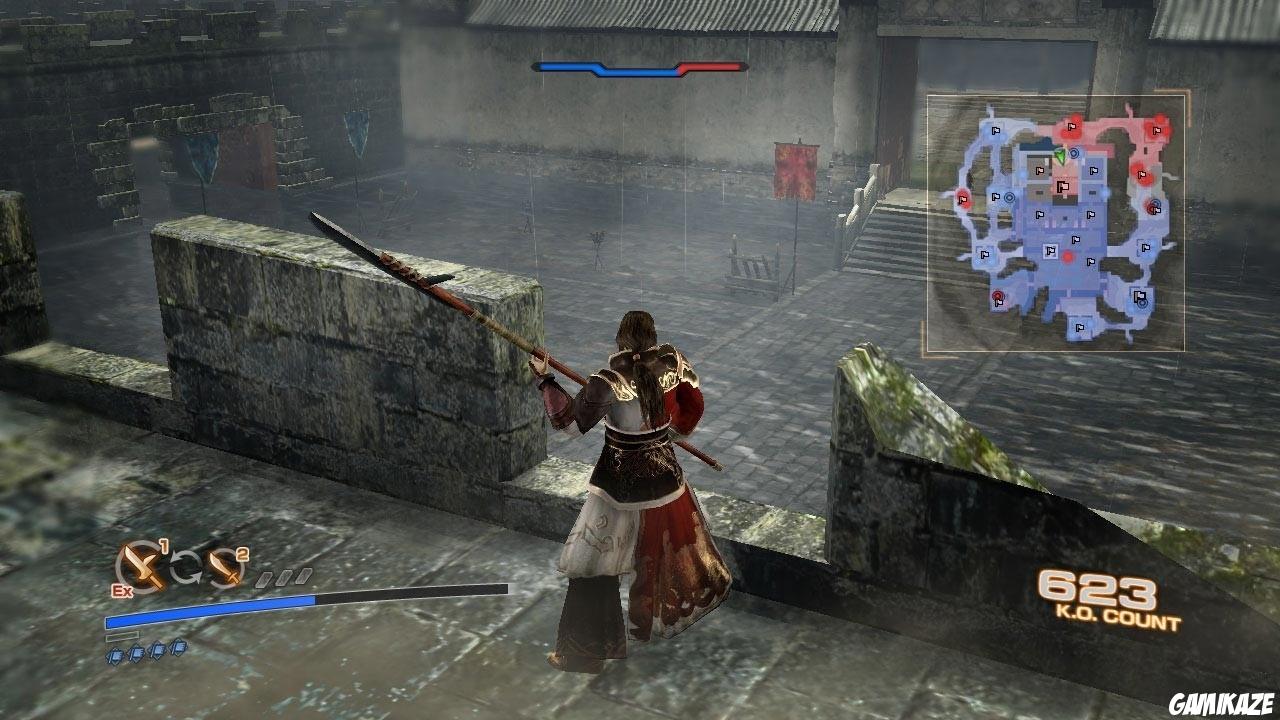Toggle the red capture point dot at minimap center
Image resolution: width=1280 pixels, height=720 pixels.
coord(1069,255)
